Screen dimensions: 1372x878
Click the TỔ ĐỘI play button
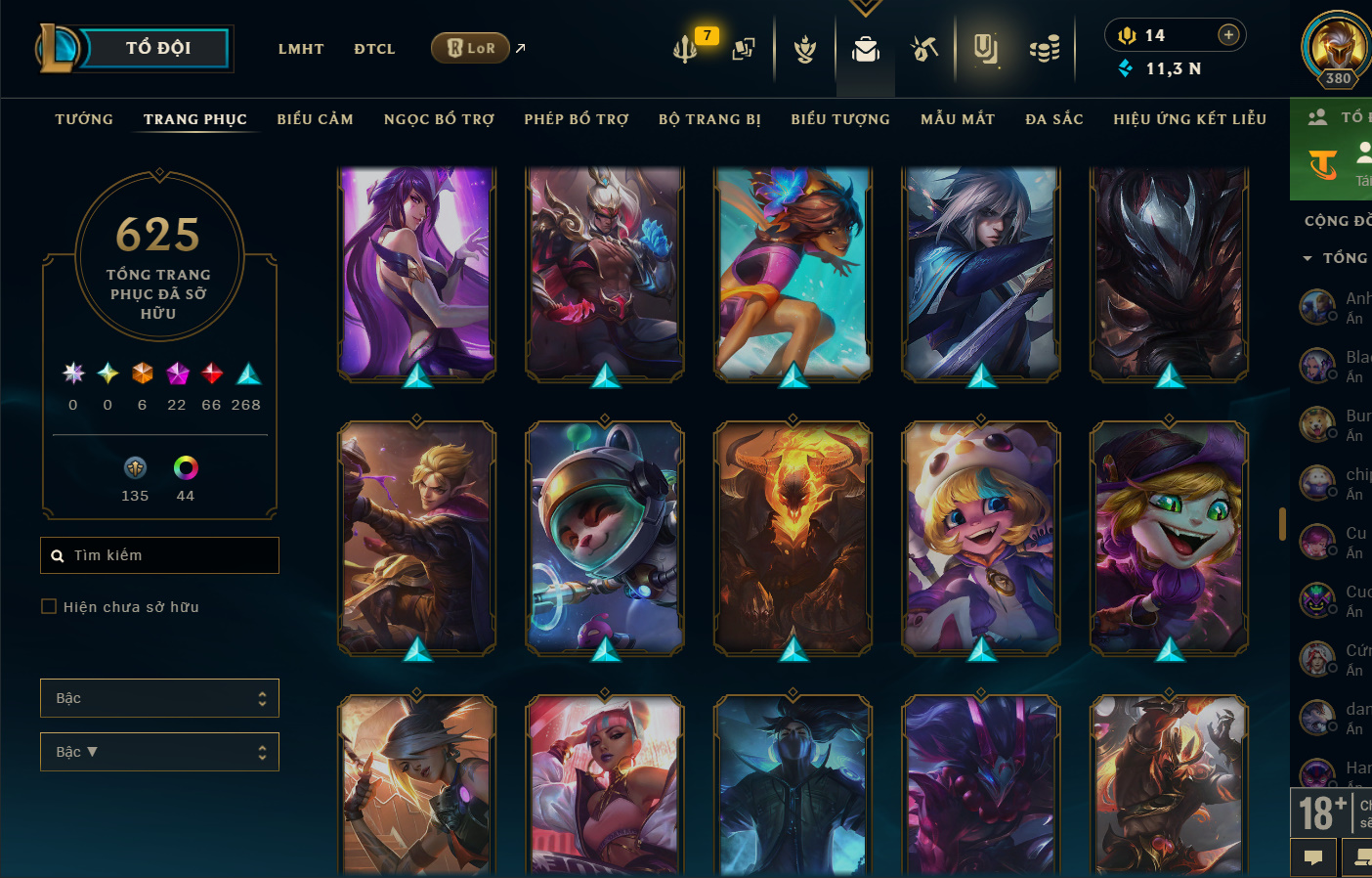(x=157, y=48)
